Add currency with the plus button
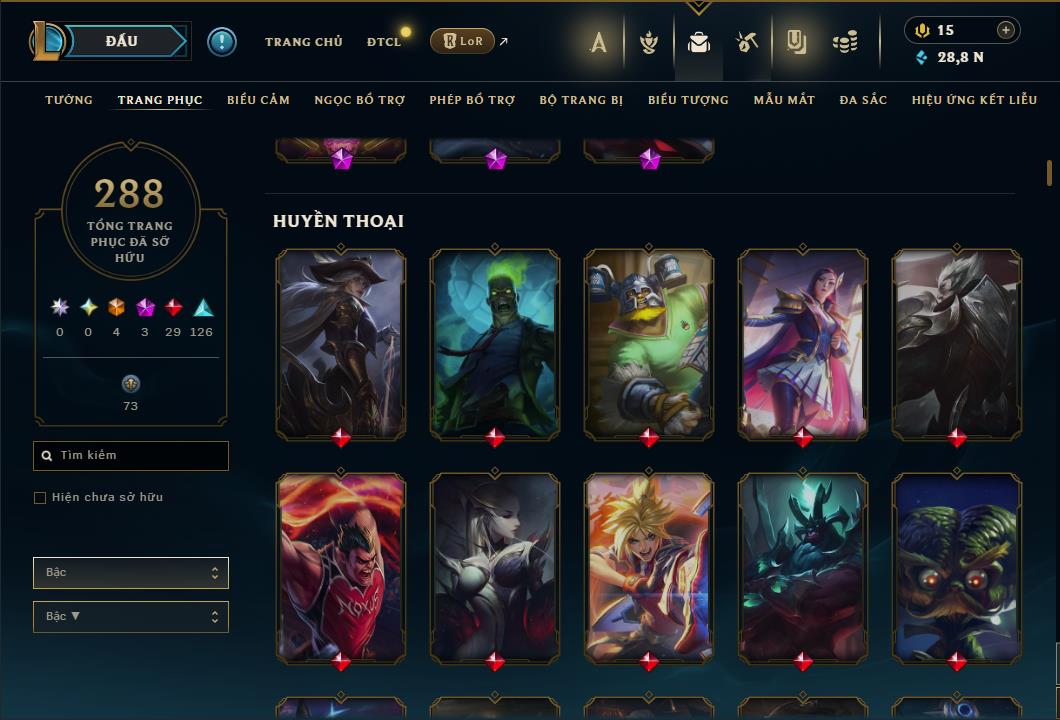The height and width of the screenshot is (720, 1060). point(1006,30)
